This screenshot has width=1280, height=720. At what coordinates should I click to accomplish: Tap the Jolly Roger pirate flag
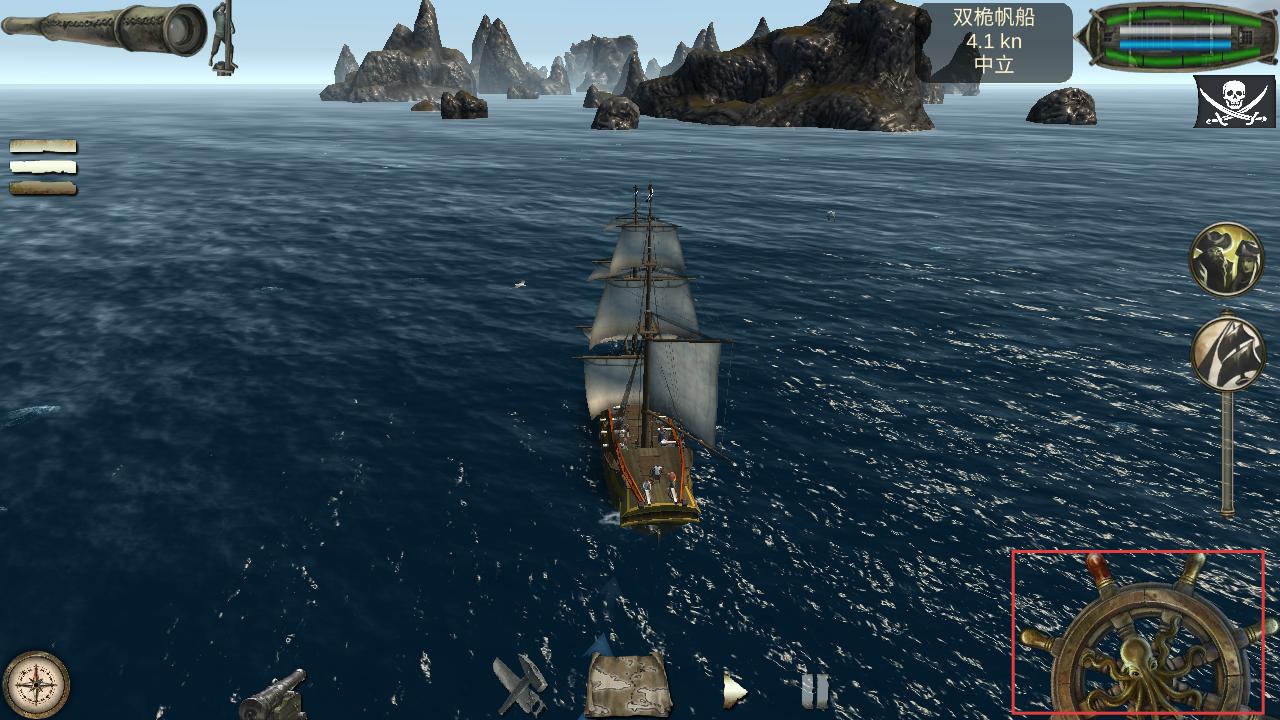point(1233,102)
